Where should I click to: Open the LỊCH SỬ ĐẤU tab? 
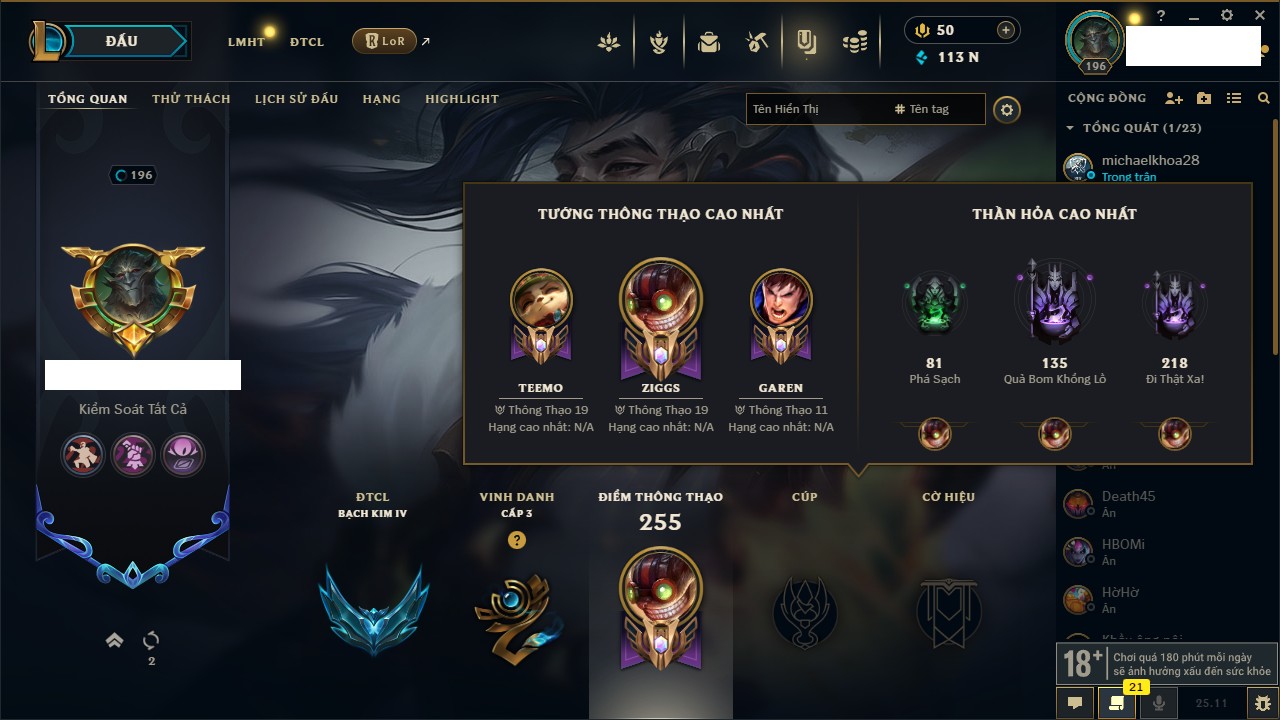tap(296, 99)
